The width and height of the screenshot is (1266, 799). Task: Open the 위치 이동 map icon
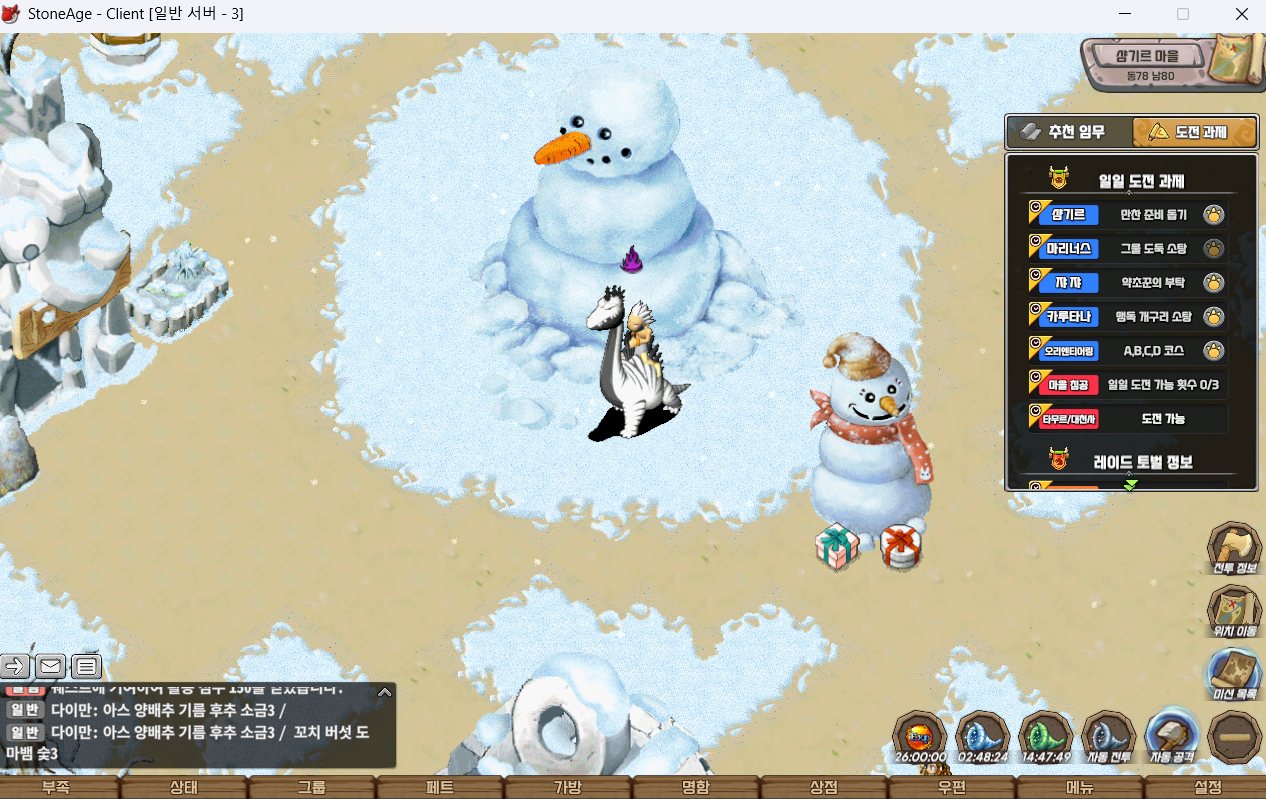coord(1233,610)
